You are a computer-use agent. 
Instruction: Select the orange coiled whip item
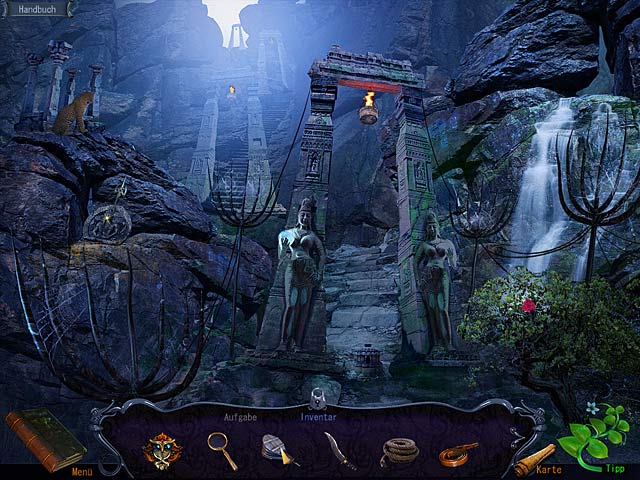[459, 453]
